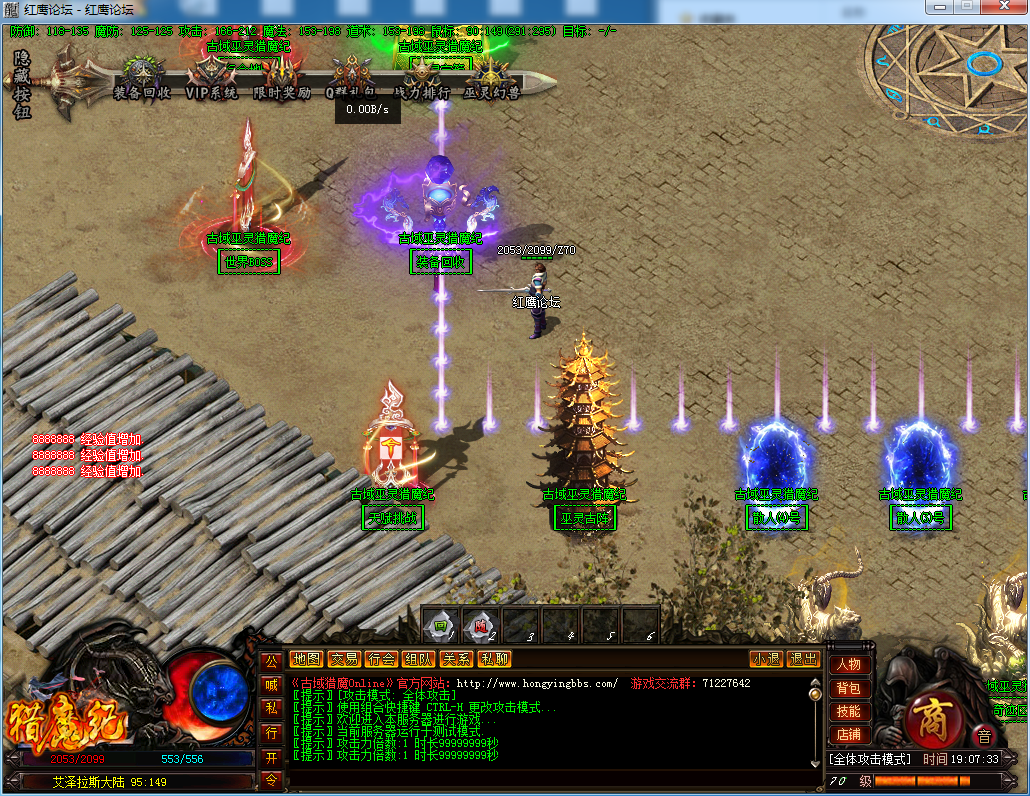
Task: View the 战力排行 power ranking
Action: (x=421, y=76)
